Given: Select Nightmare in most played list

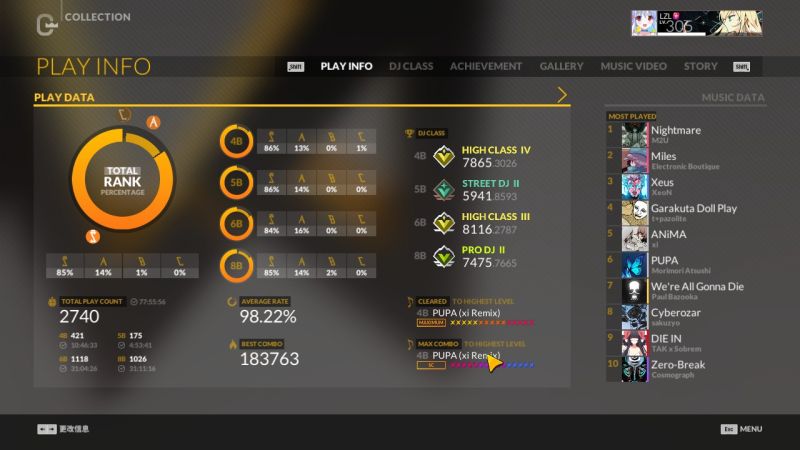Looking at the screenshot, I should 686,135.
